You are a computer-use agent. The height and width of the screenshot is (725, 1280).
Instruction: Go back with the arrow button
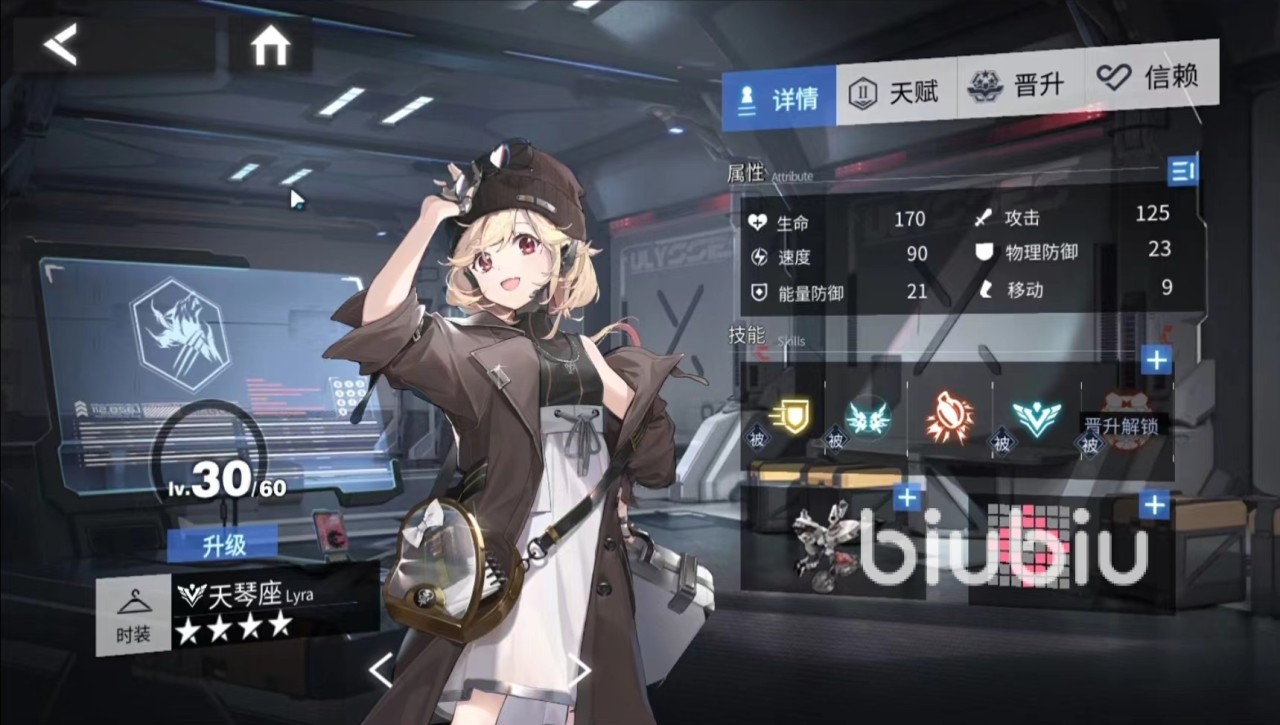(62, 45)
